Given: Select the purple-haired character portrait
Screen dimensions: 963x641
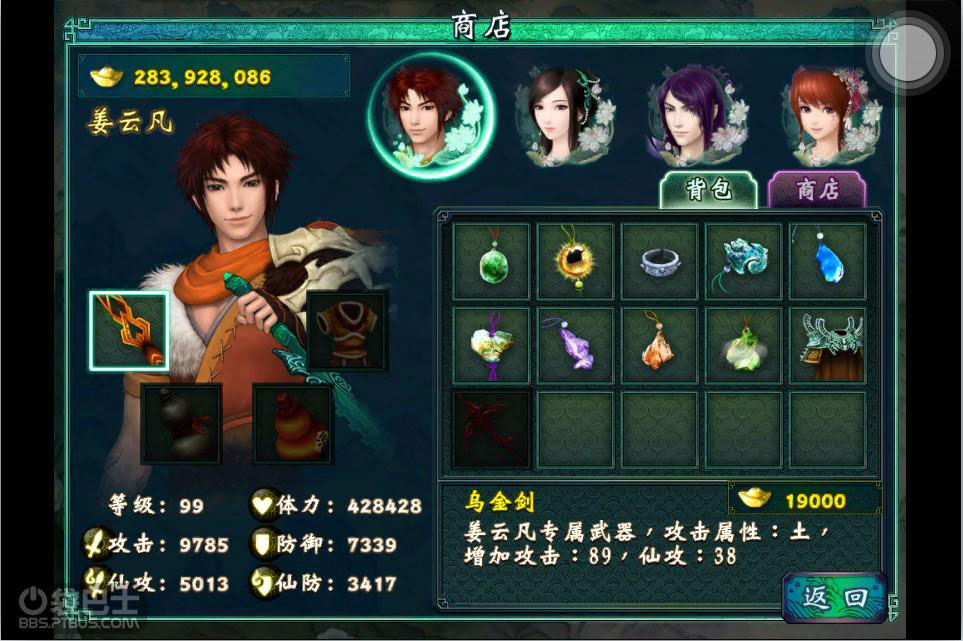Looking at the screenshot, I should (x=697, y=113).
